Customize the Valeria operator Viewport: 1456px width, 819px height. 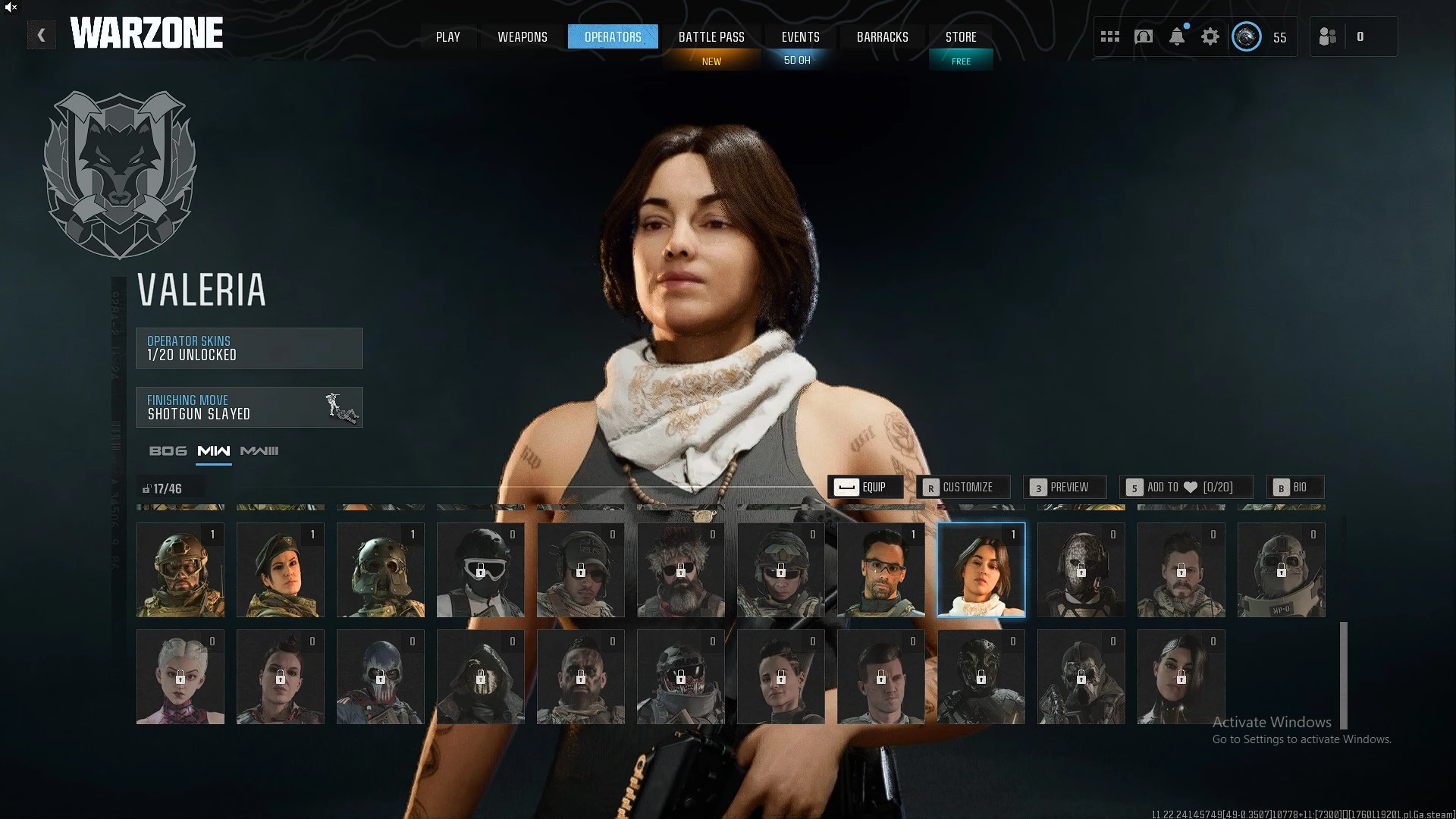[962, 487]
